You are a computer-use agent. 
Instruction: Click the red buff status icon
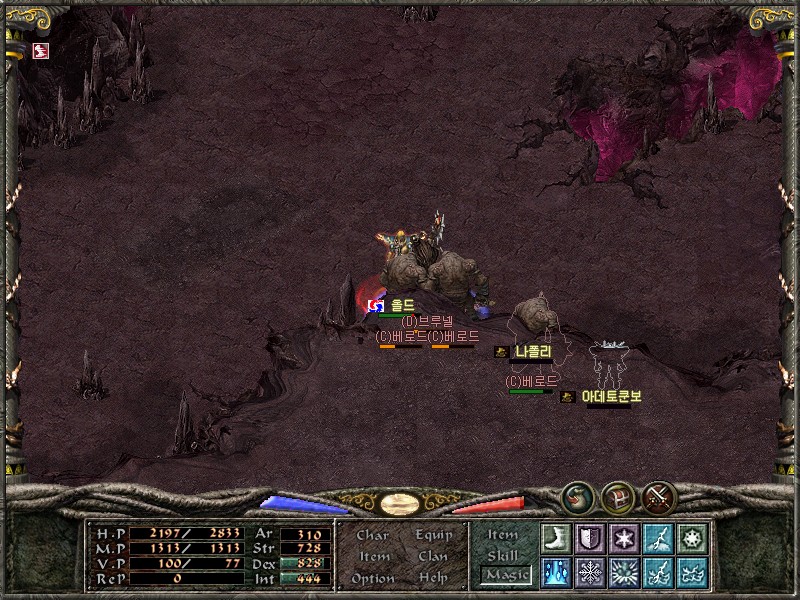tap(41, 51)
